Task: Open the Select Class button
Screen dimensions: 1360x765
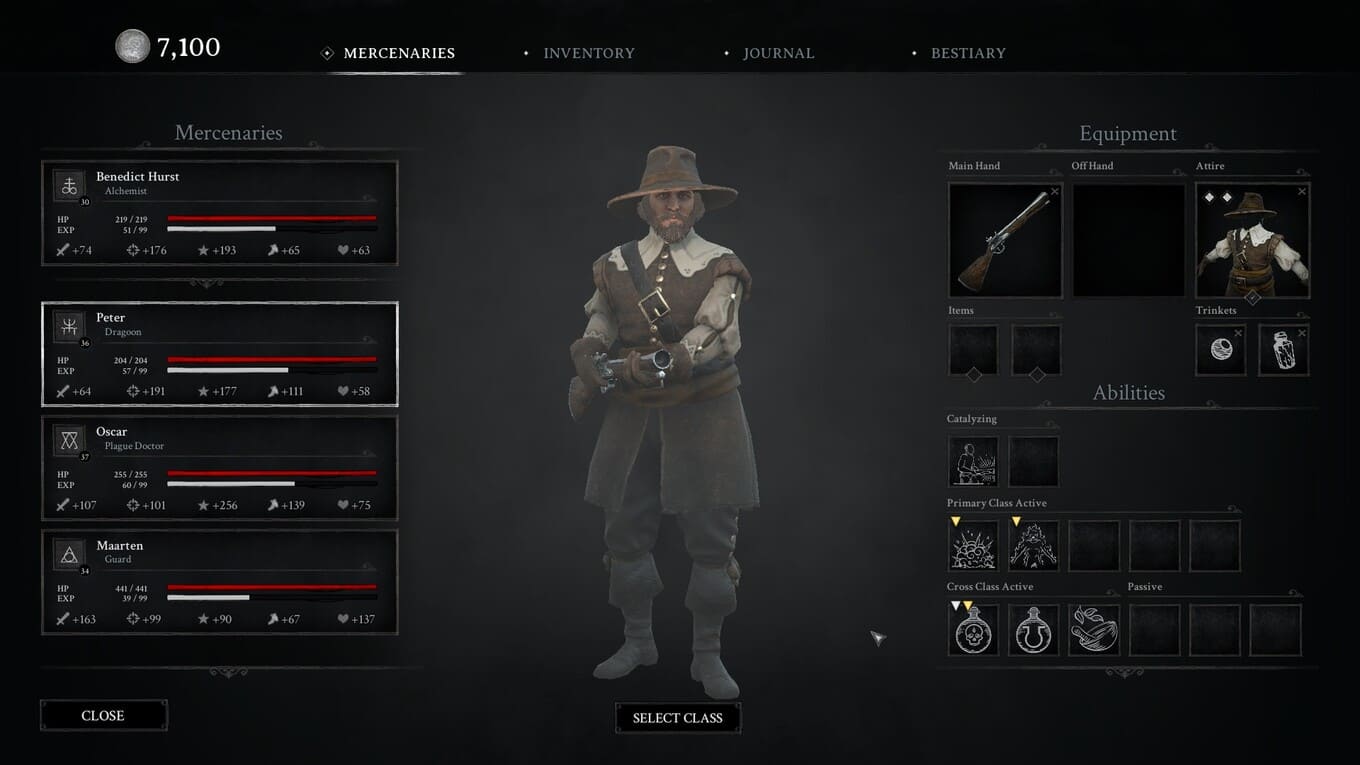Action: point(677,718)
